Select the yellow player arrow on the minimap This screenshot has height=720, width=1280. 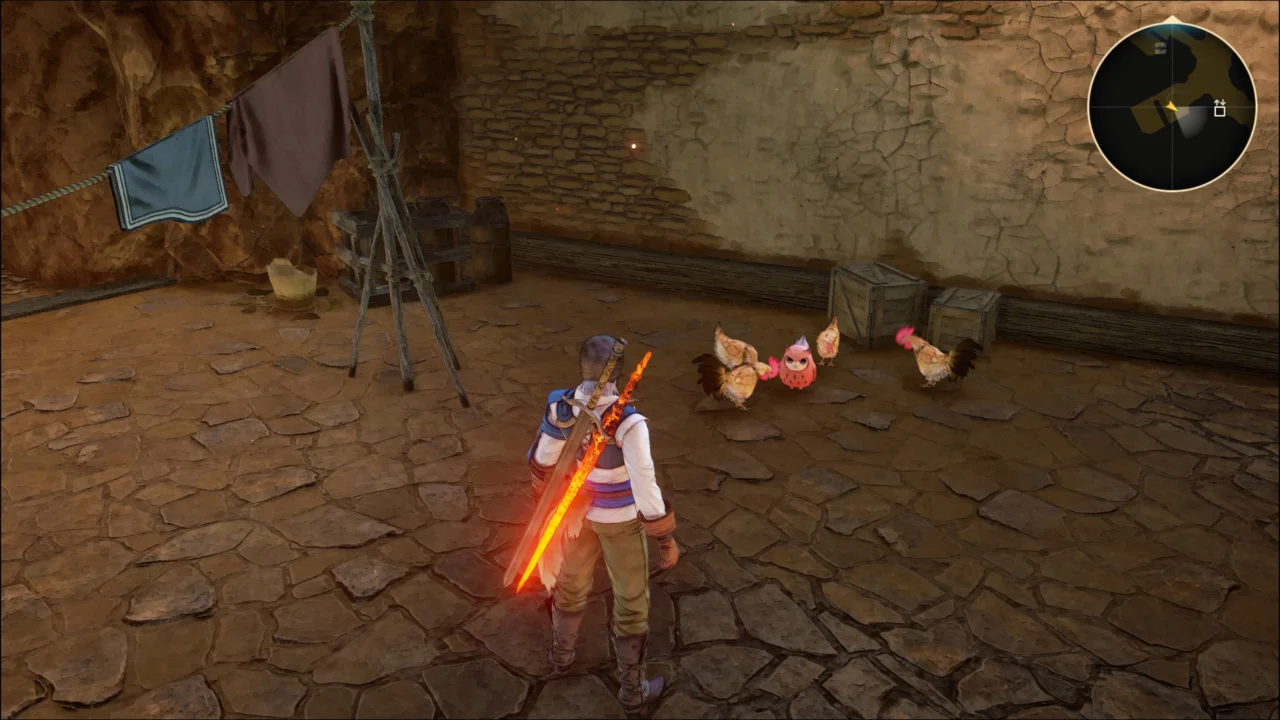(x=1171, y=106)
